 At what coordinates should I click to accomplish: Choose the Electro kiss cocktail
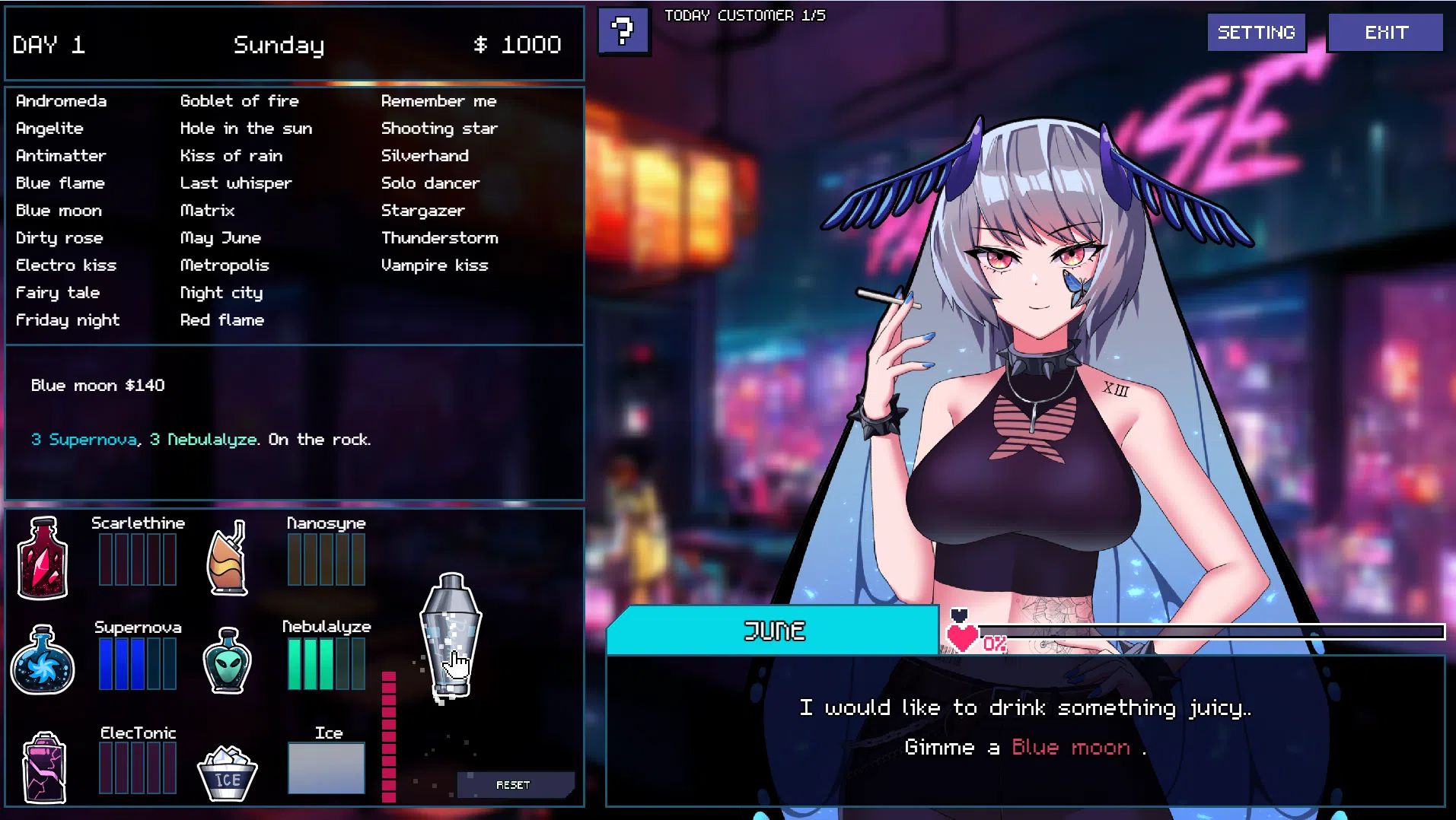pyautogui.click(x=66, y=265)
